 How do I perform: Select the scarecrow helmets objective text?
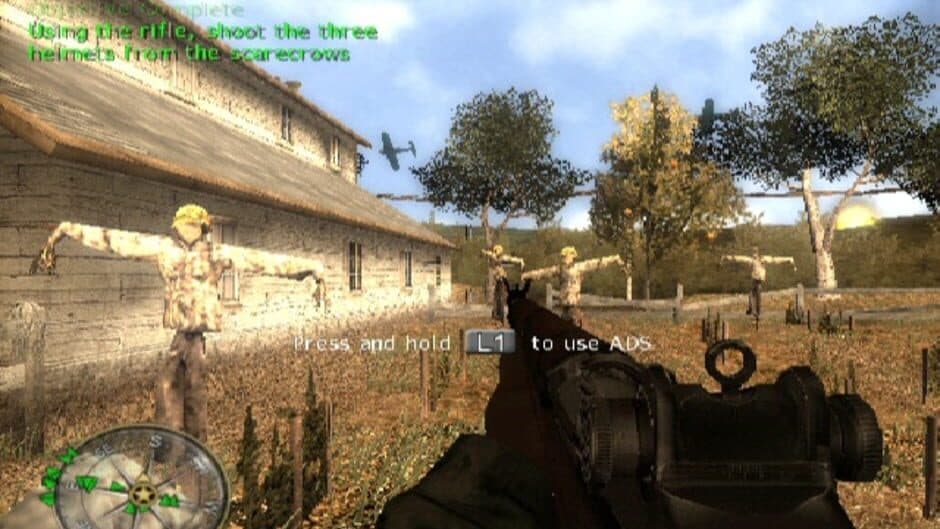[203, 42]
